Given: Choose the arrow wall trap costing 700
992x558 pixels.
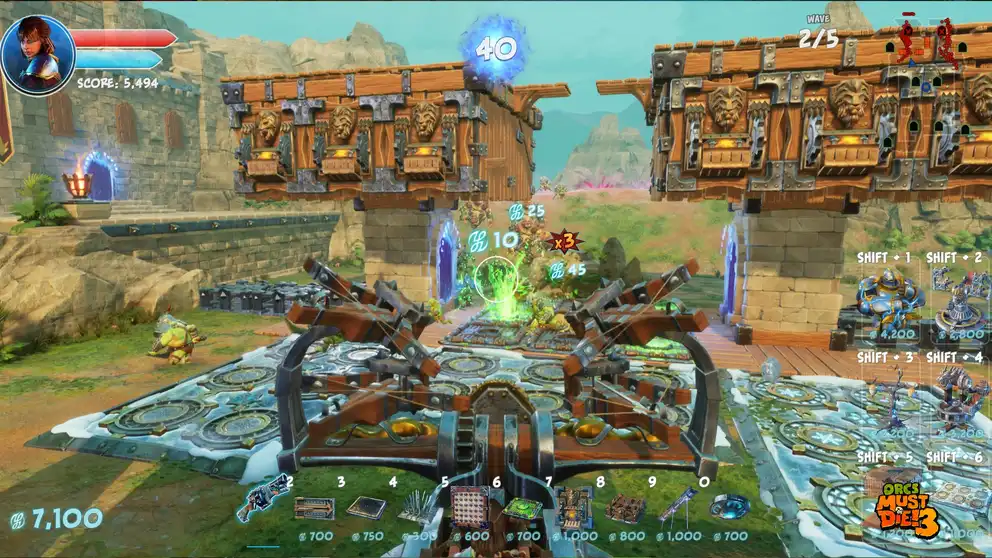Looking at the screenshot, I should (313, 507).
